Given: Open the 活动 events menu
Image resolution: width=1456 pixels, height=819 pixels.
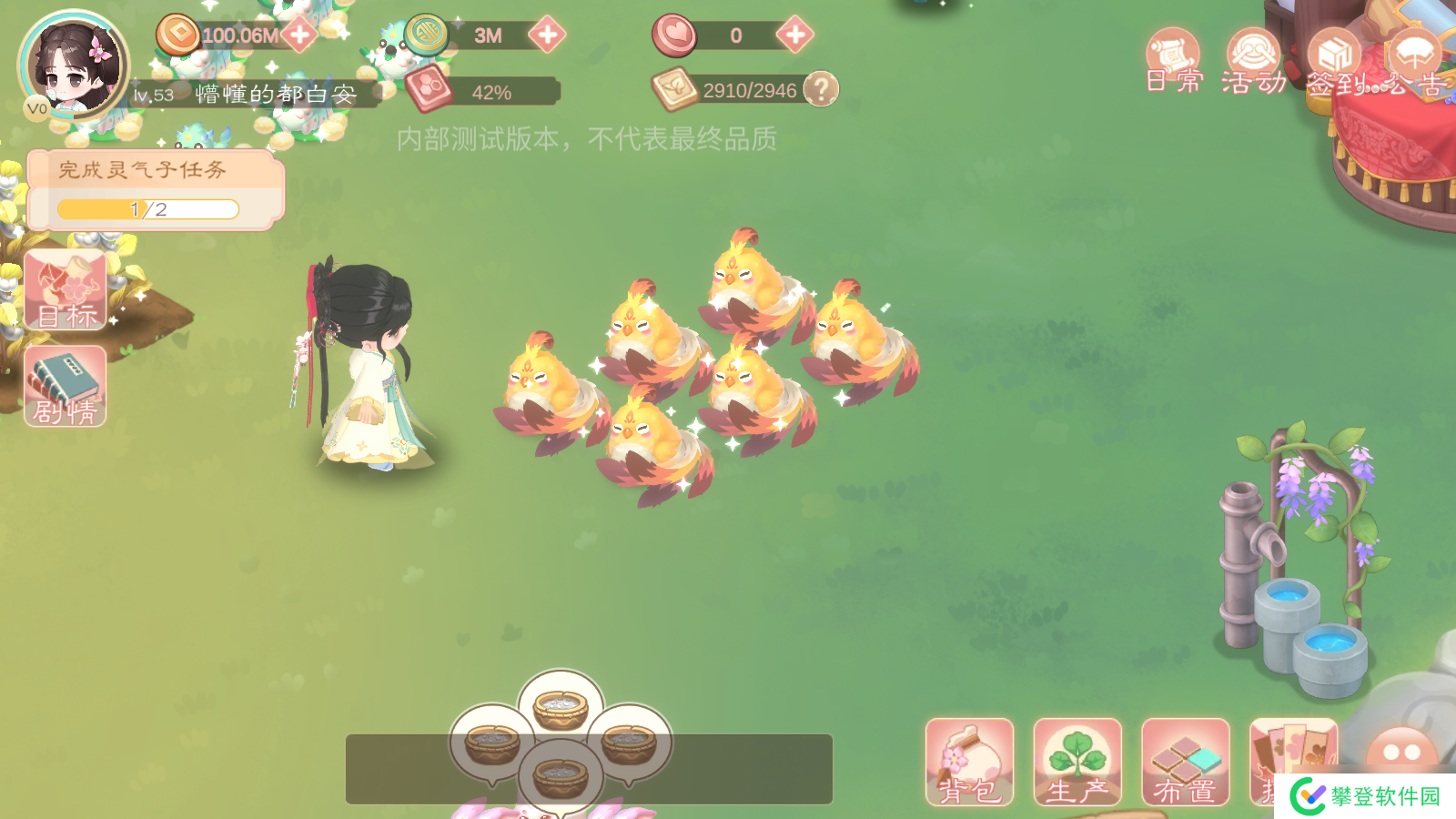Looking at the screenshot, I should click(x=1254, y=62).
